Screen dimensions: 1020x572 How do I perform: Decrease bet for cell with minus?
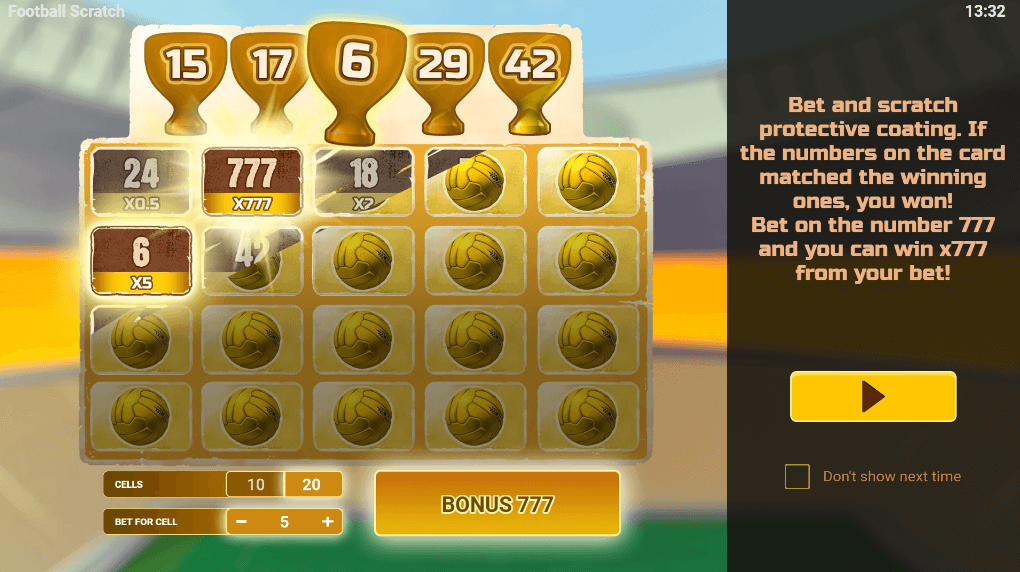tap(241, 522)
